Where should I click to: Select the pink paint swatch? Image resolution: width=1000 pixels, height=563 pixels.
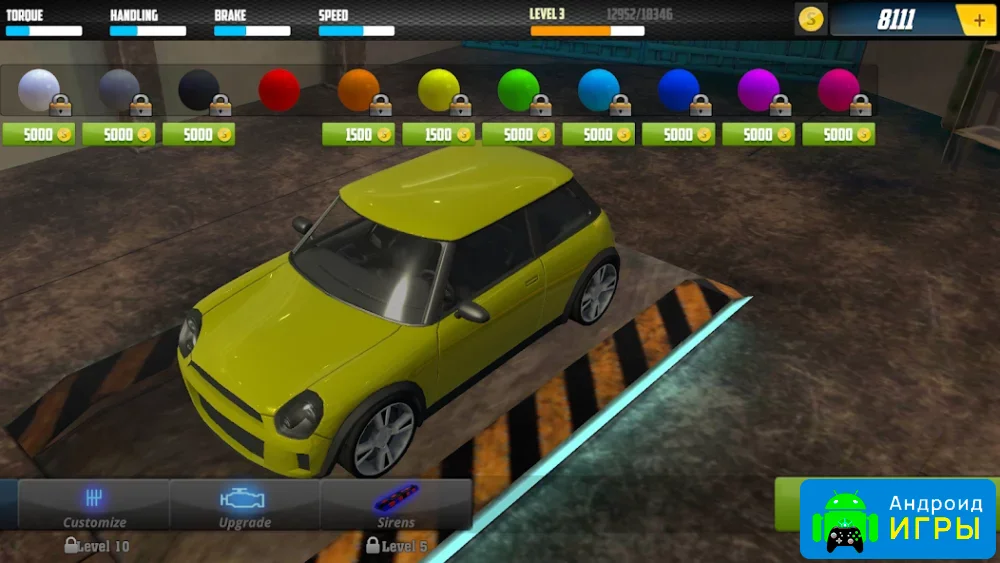coord(839,90)
